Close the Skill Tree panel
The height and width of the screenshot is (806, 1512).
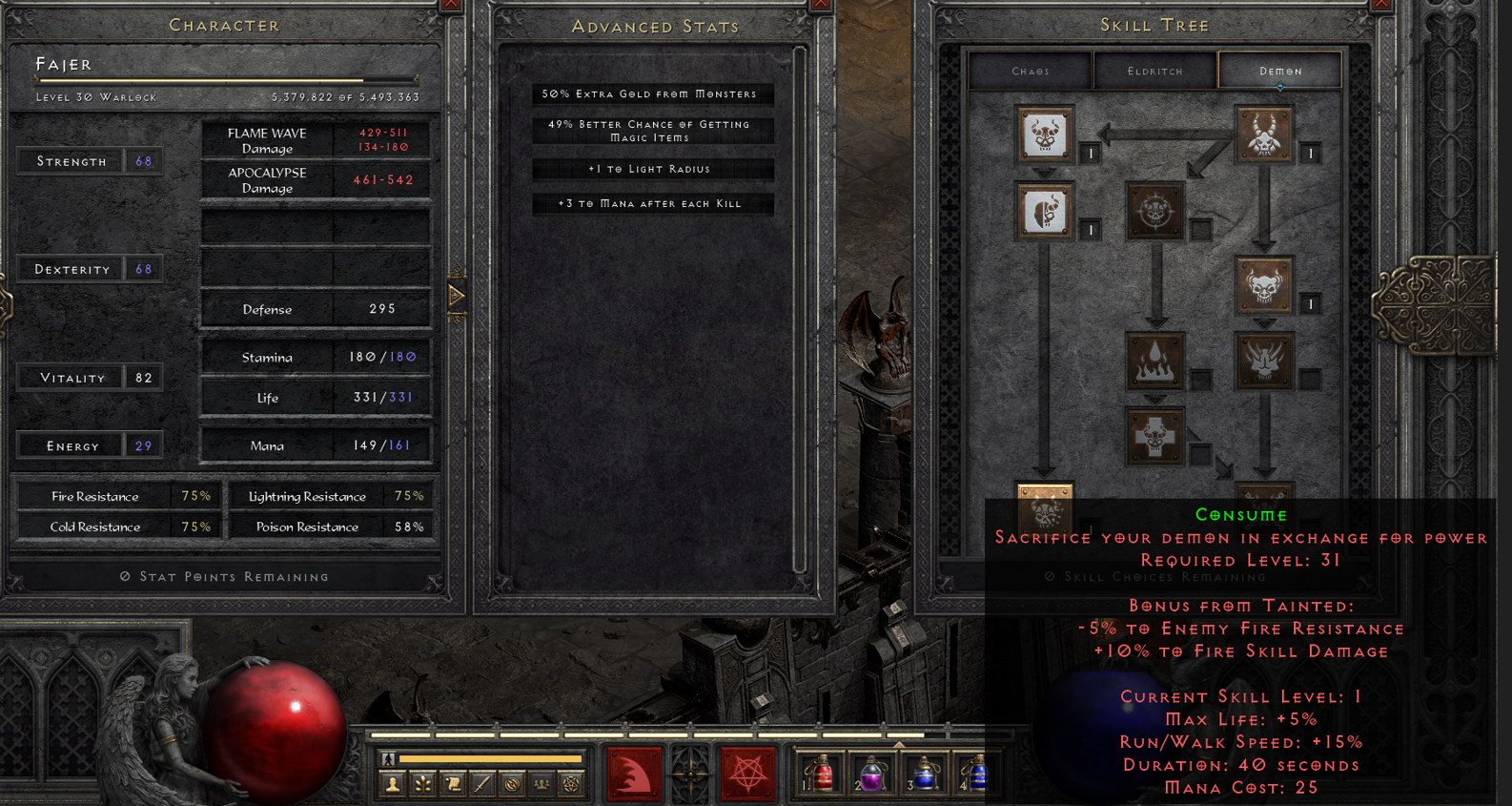click(x=1382, y=6)
